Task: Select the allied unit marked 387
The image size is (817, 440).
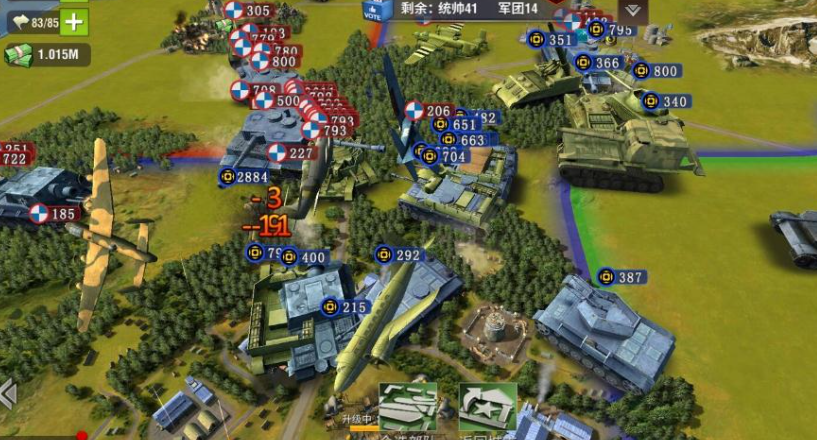Action: click(x=621, y=277)
